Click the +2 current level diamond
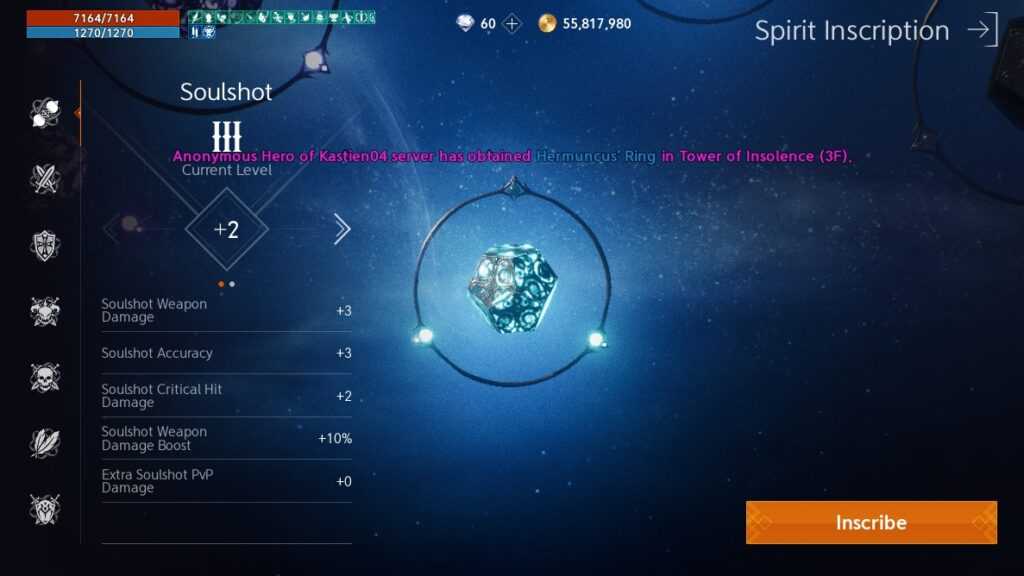 click(x=227, y=229)
